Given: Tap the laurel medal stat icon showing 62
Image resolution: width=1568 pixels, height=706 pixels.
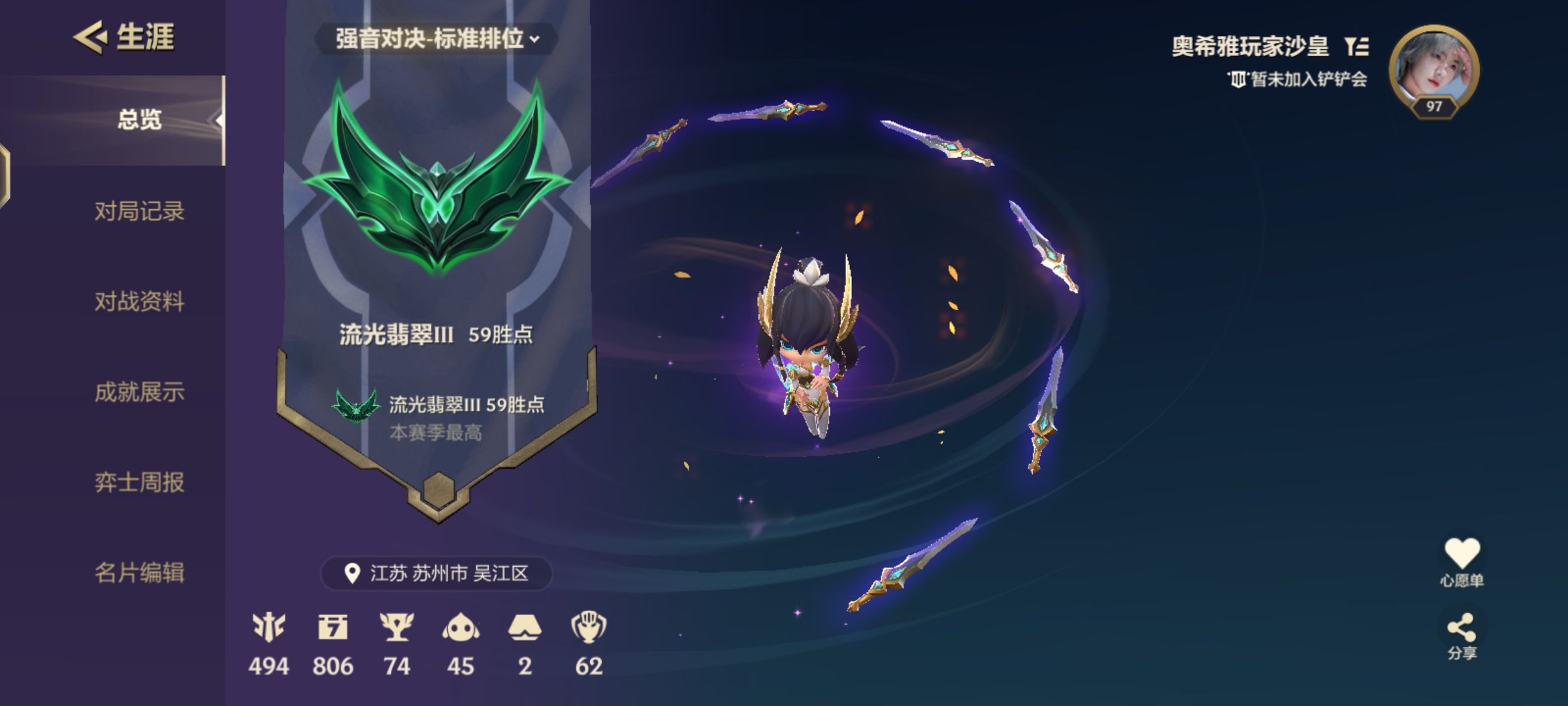Looking at the screenshot, I should point(589,628).
